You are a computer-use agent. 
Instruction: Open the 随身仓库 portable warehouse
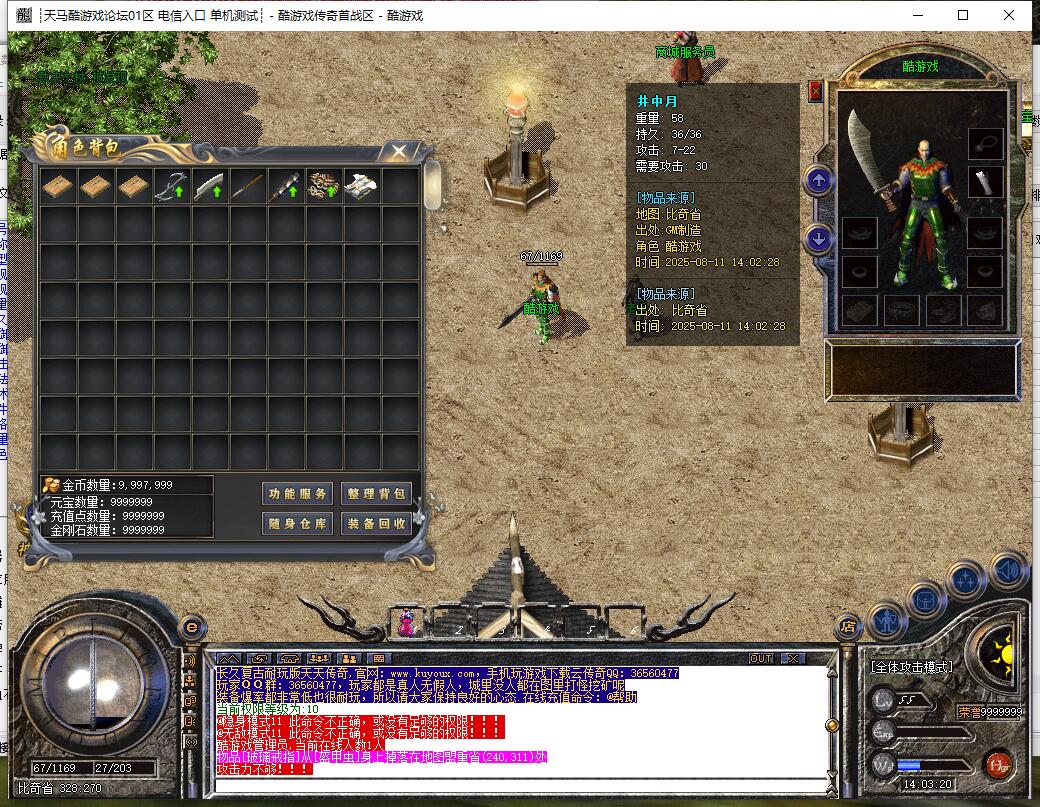pyautogui.click(x=297, y=523)
